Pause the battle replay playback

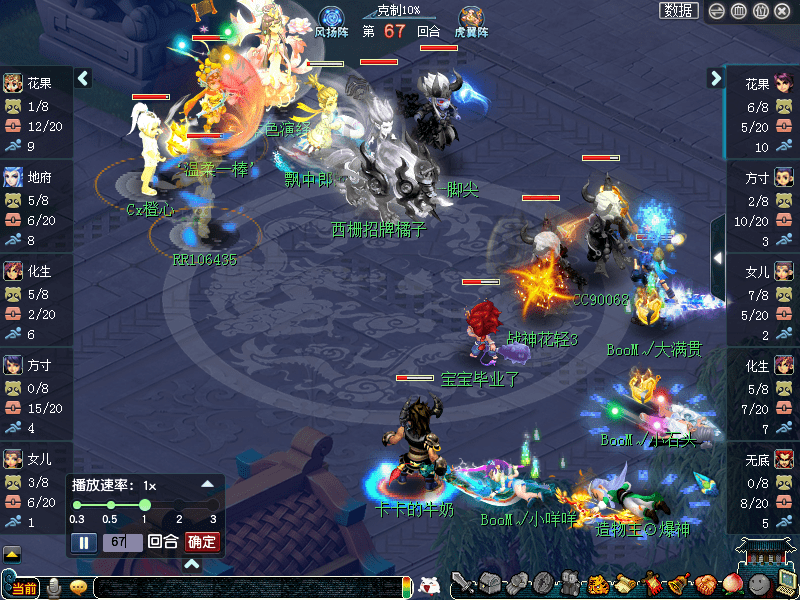(x=84, y=542)
